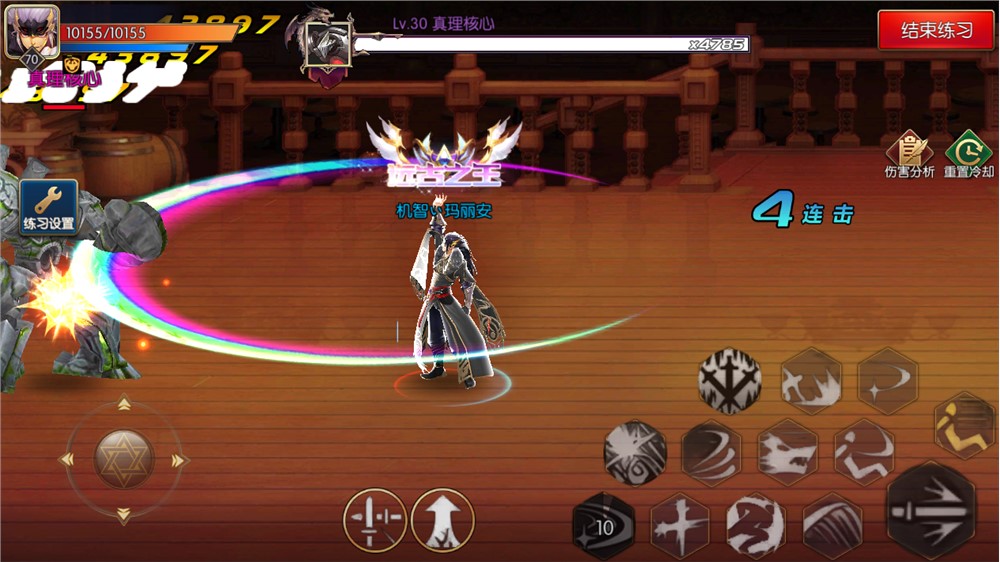Trigger the crossed swords skill

point(730,380)
